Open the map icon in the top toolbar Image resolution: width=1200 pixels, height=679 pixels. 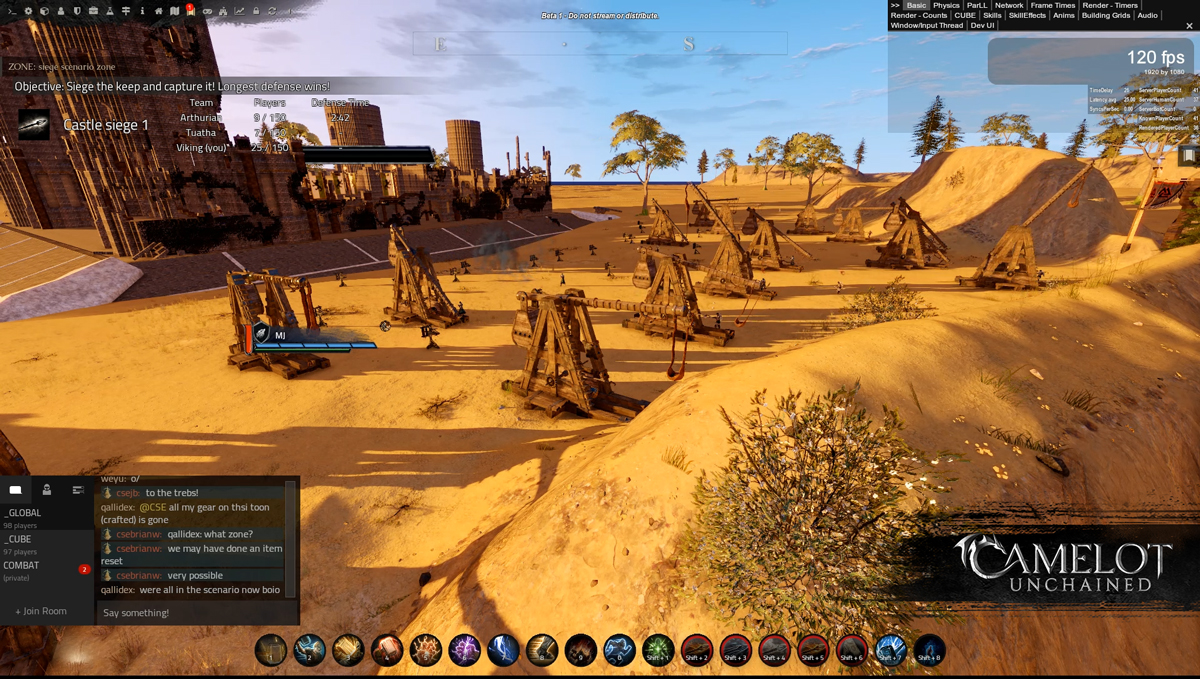point(175,11)
